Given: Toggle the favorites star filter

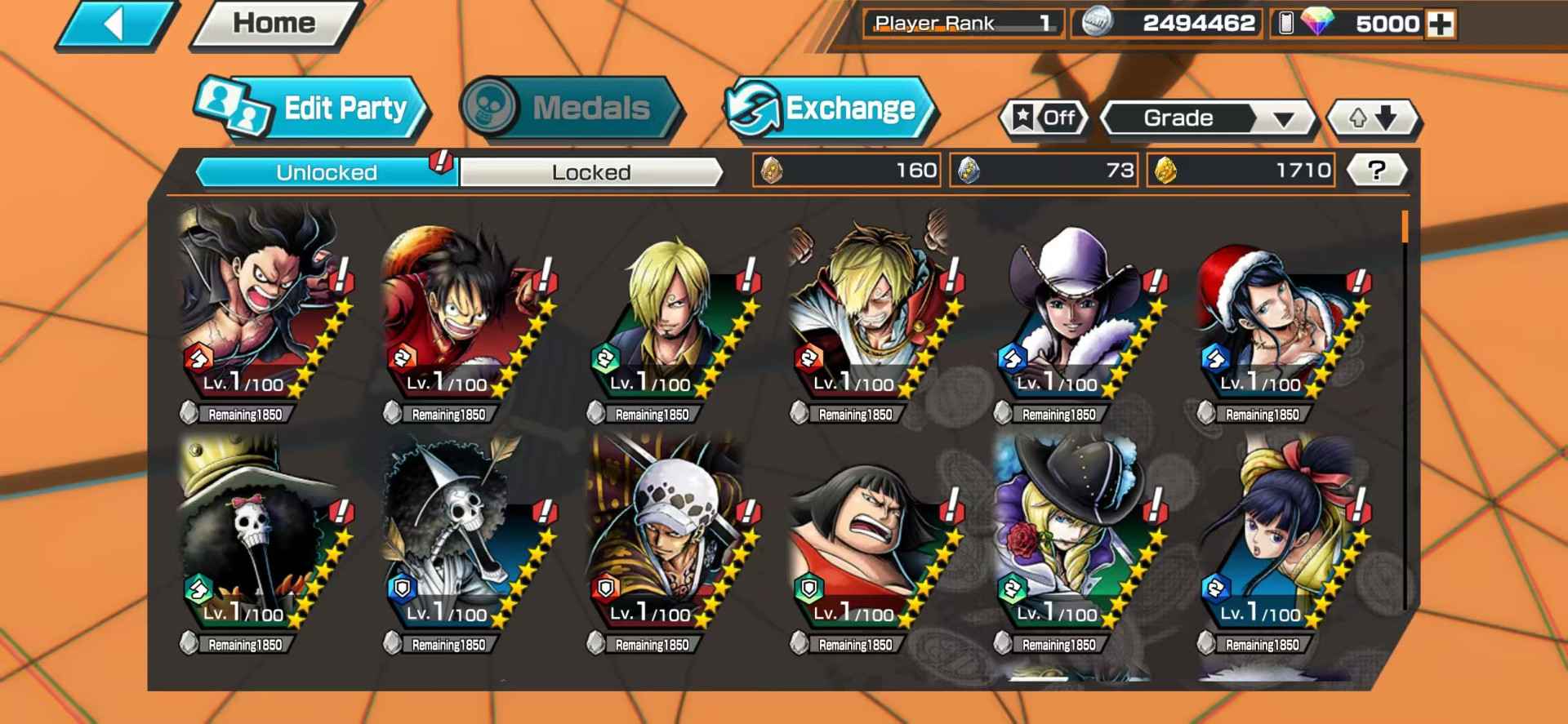Looking at the screenshot, I should click(1045, 118).
